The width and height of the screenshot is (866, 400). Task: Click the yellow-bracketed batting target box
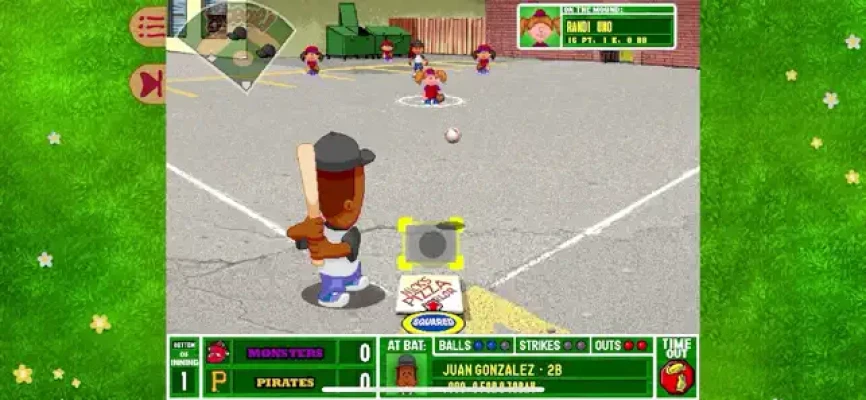point(431,244)
